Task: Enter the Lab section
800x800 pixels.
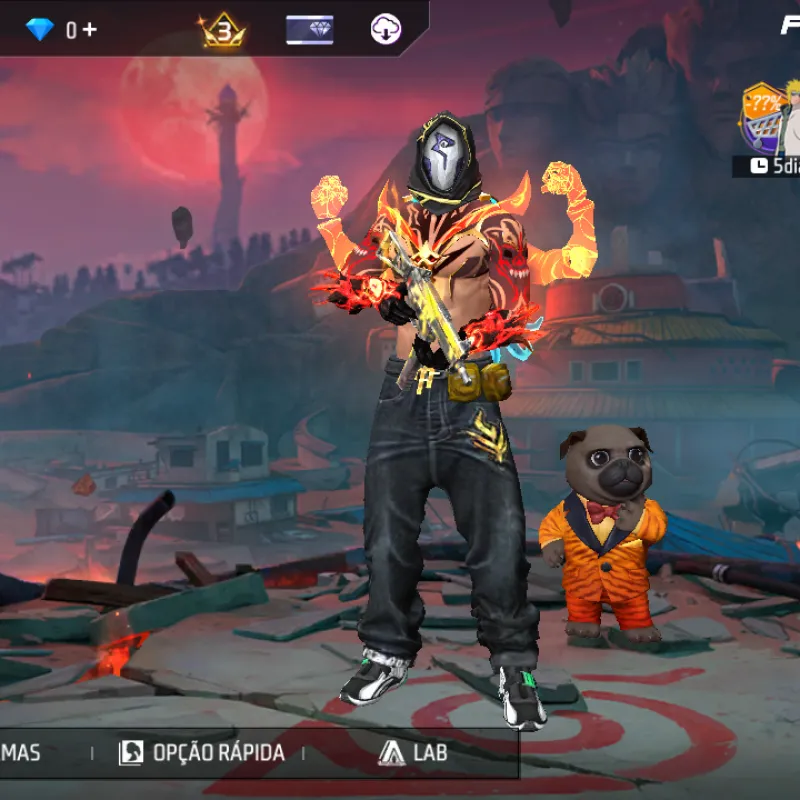Action: [x=413, y=753]
